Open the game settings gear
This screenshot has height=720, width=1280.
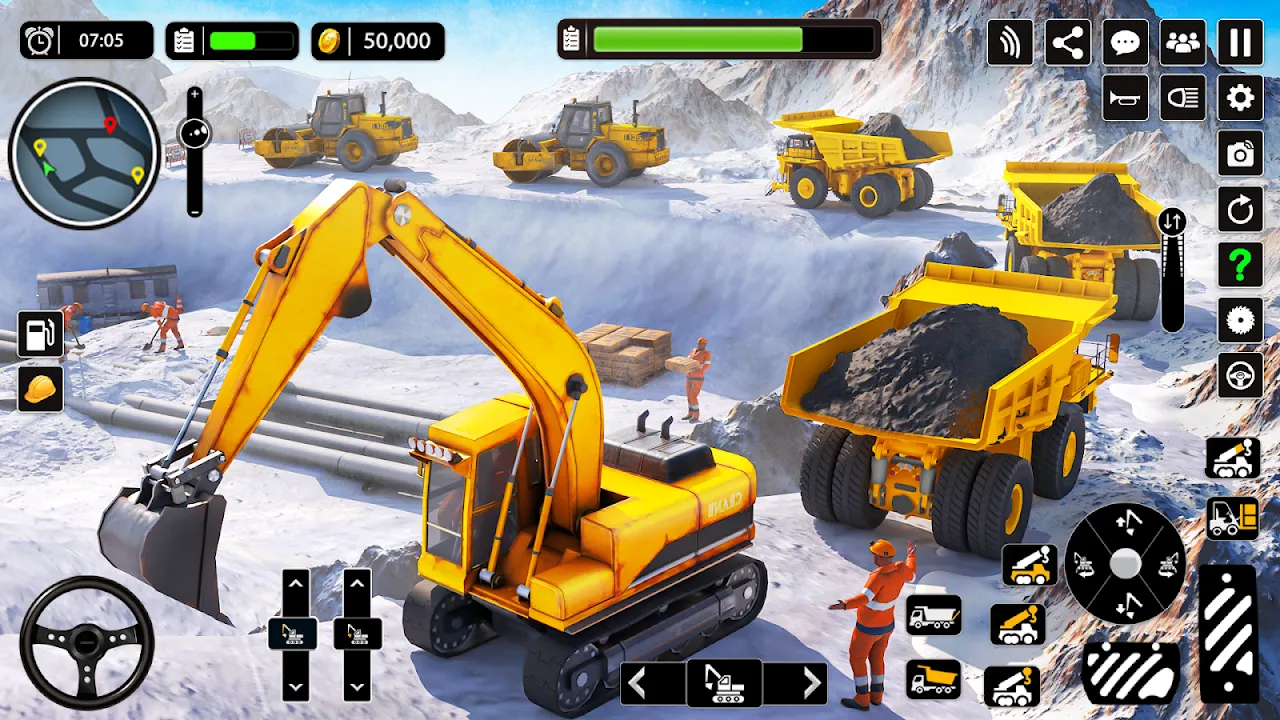pyautogui.click(x=1239, y=97)
